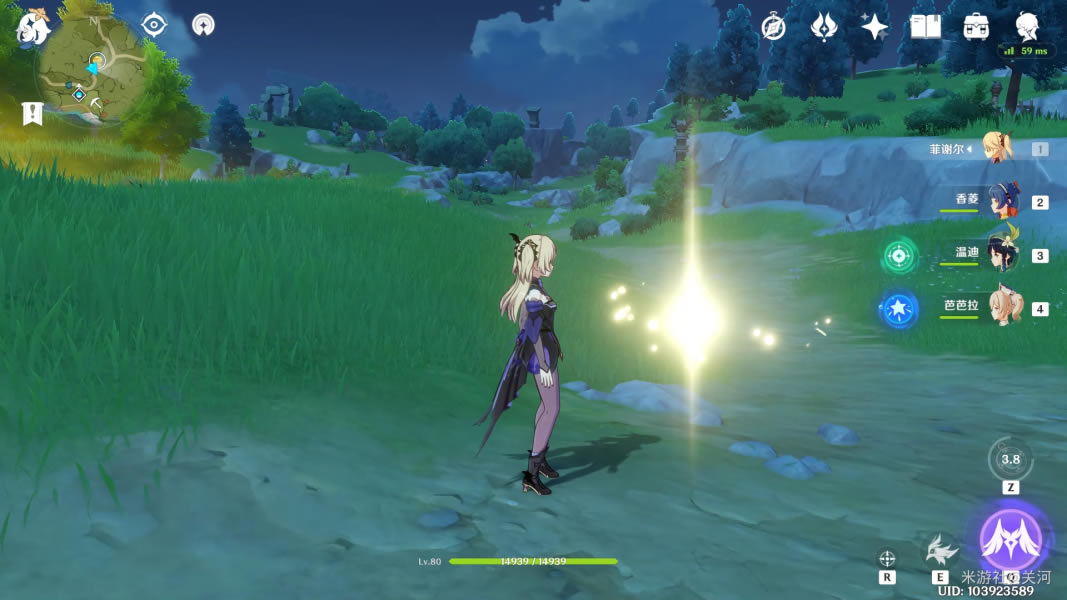
Task: Use the raven elemental skill
Action: [939, 551]
